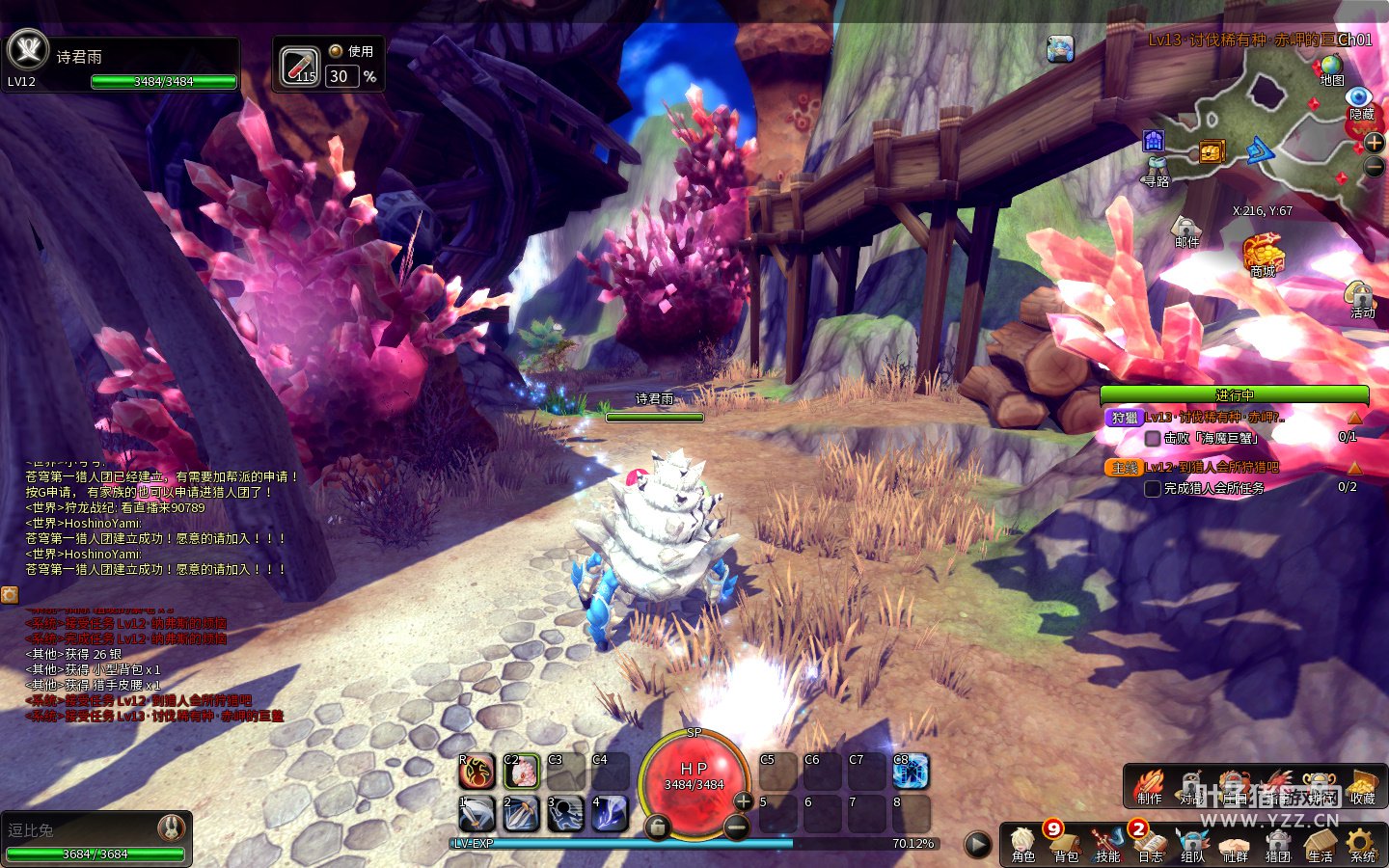Open the 商城 item shop
Screen dimensions: 1389x868
tap(1263, 254)
